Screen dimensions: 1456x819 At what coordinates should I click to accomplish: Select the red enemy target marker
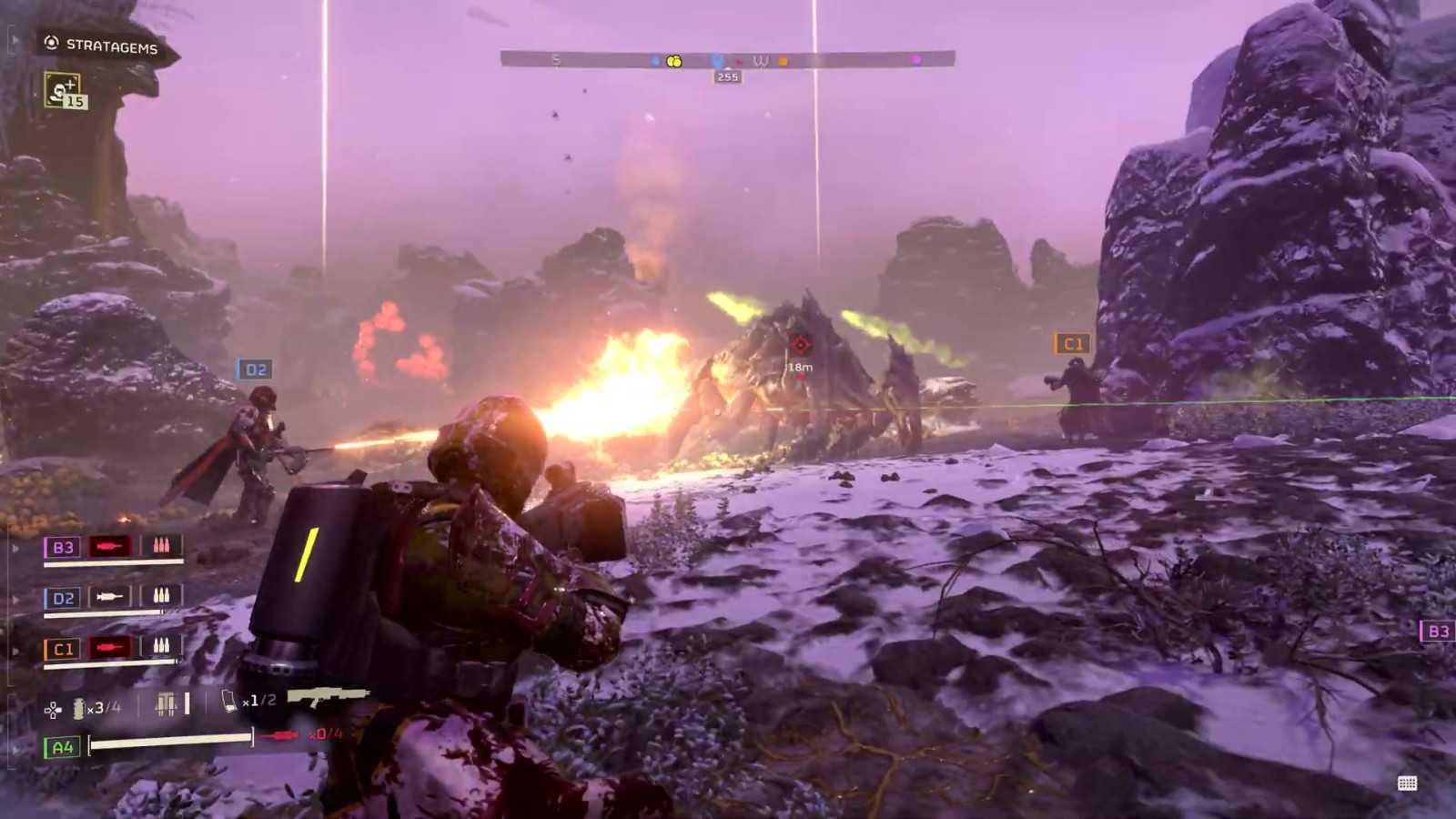tap(800, 345)
